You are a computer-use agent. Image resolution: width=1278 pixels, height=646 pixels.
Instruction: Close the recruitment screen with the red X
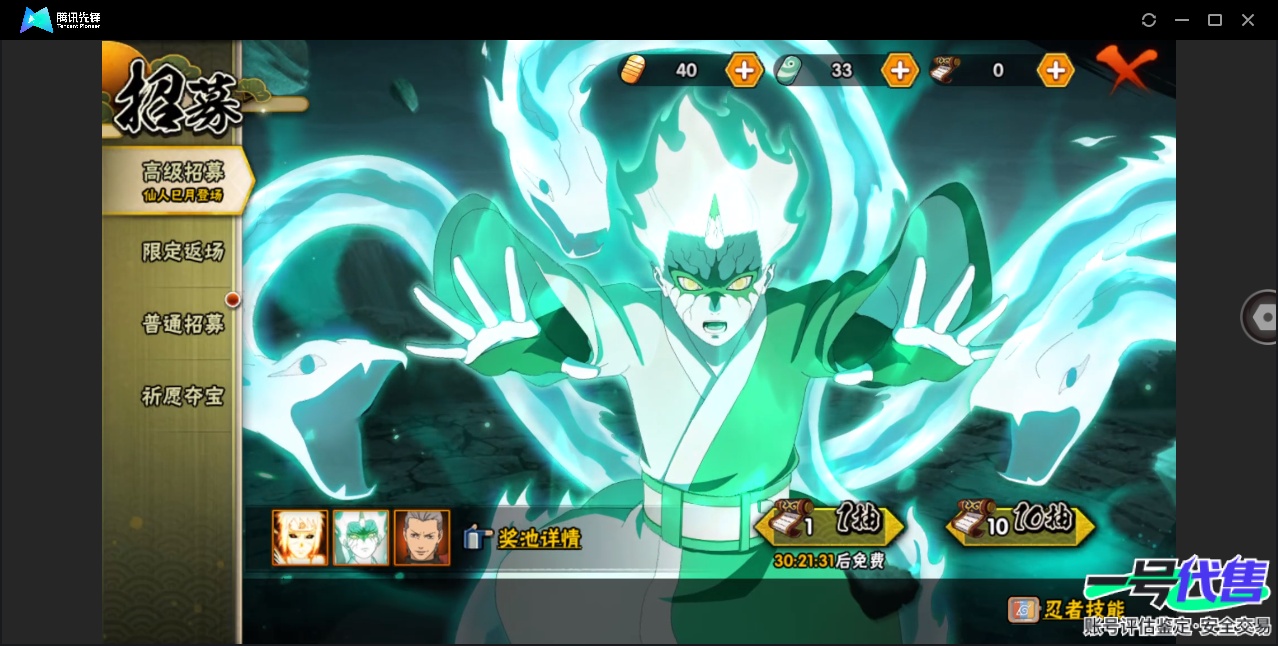pos(1125,68)
